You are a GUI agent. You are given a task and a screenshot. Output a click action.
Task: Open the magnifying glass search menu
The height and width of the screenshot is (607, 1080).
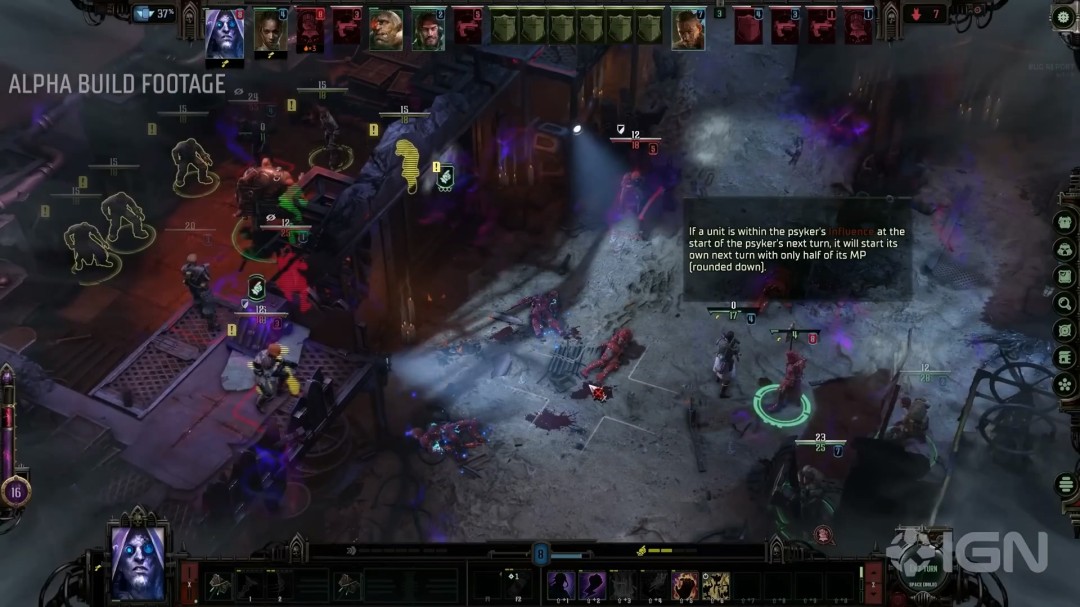click(x=1064, y=303)
